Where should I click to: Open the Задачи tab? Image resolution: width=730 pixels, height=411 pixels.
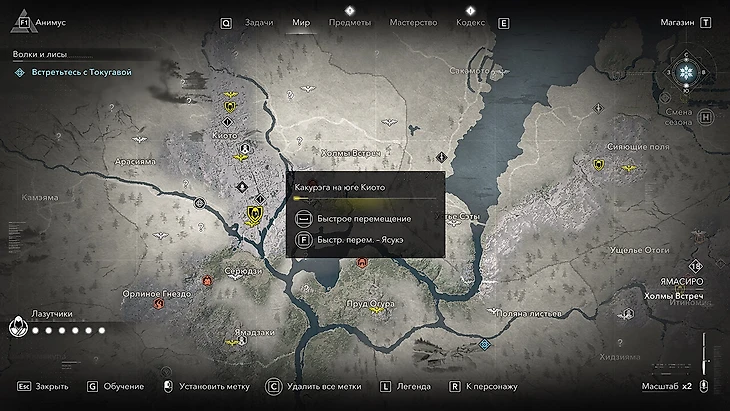point(259,22)
